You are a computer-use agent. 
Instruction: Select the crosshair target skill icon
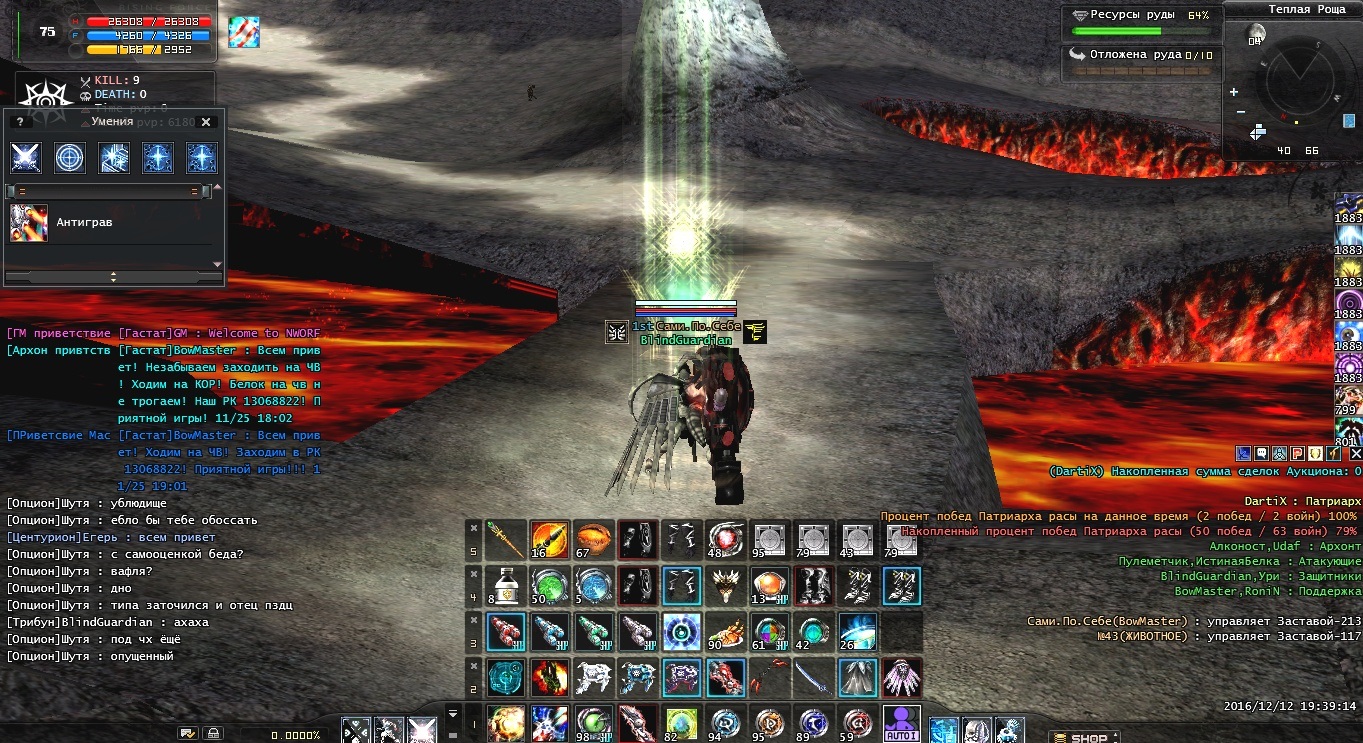(70, 158)
